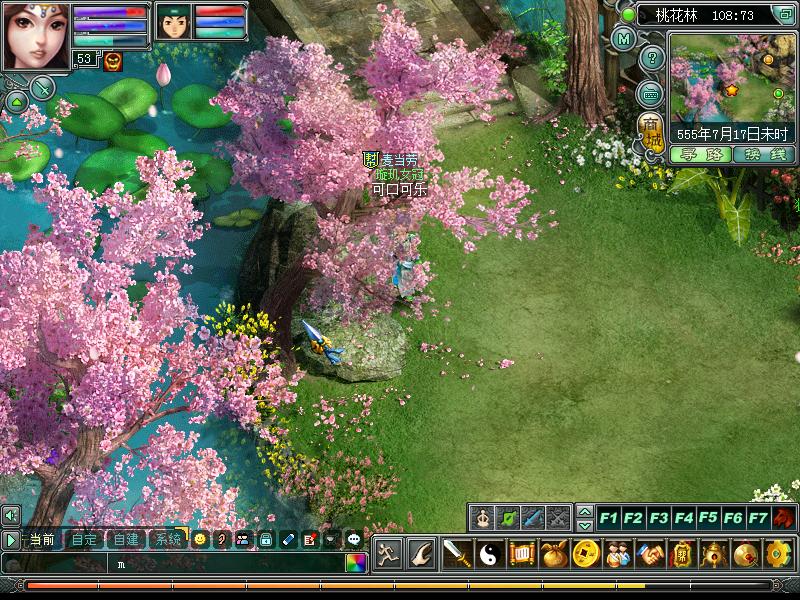Open the keyboard shortcuts button
Viewport: 800px width, 600px height.
click(651, 93)
